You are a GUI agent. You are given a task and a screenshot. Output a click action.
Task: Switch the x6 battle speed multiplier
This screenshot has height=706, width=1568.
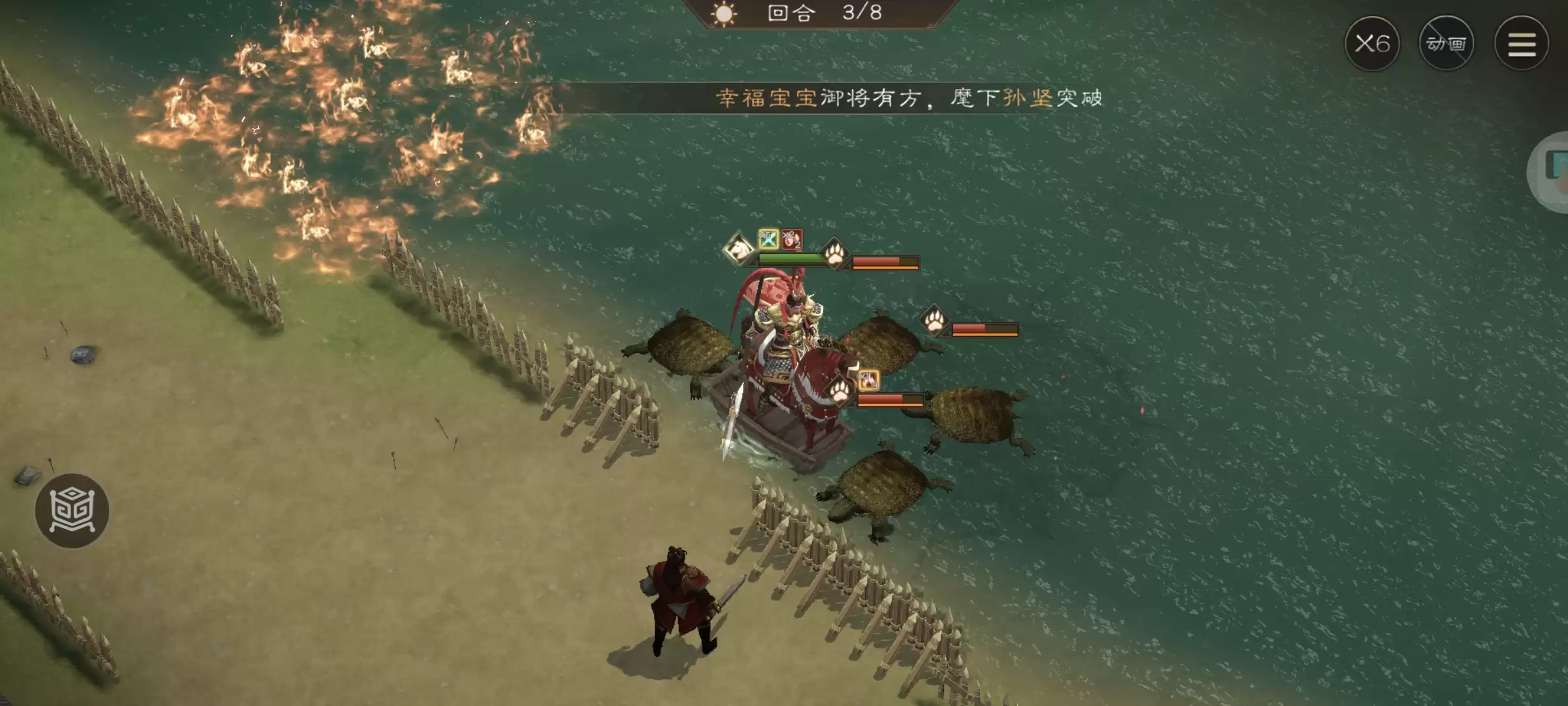click(x=1374, y=42)
